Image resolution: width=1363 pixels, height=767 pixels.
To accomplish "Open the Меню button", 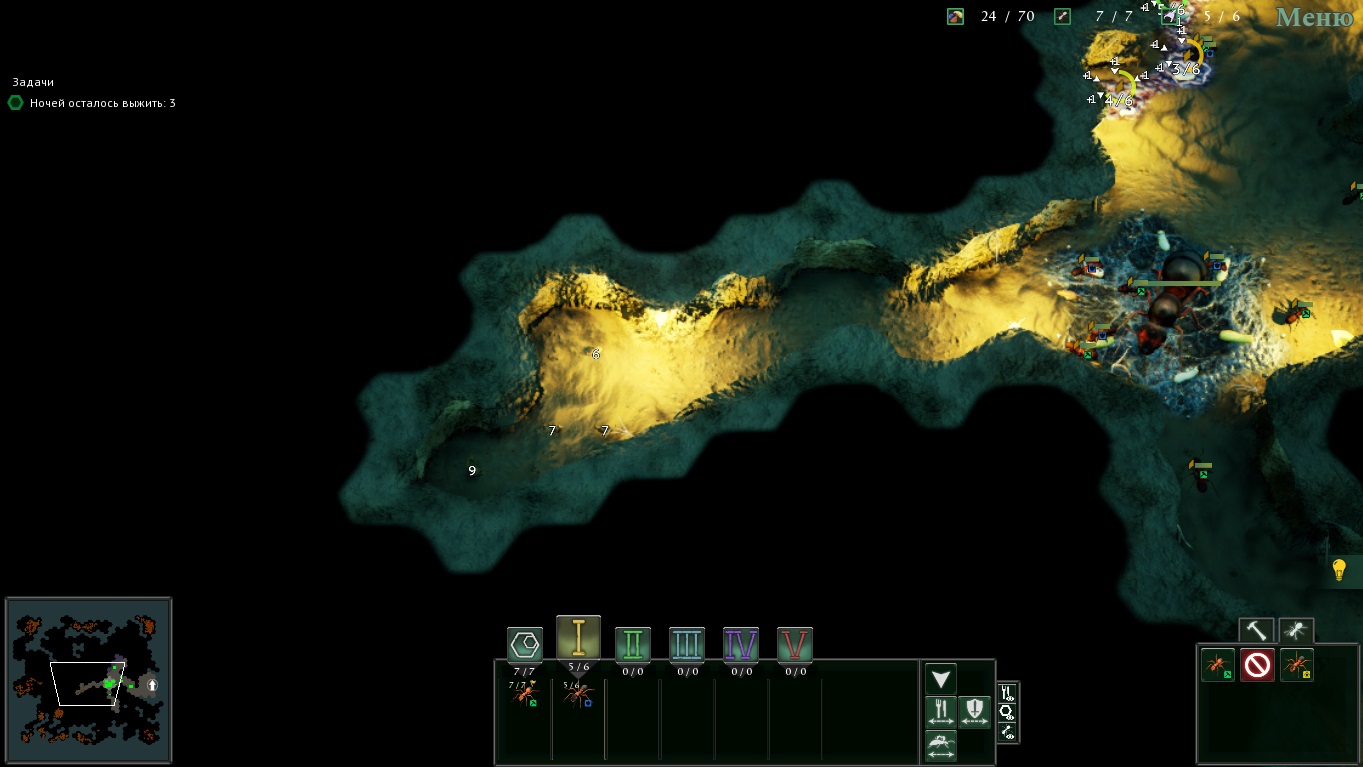I will pyautogui.click(x=1314, y=17).
